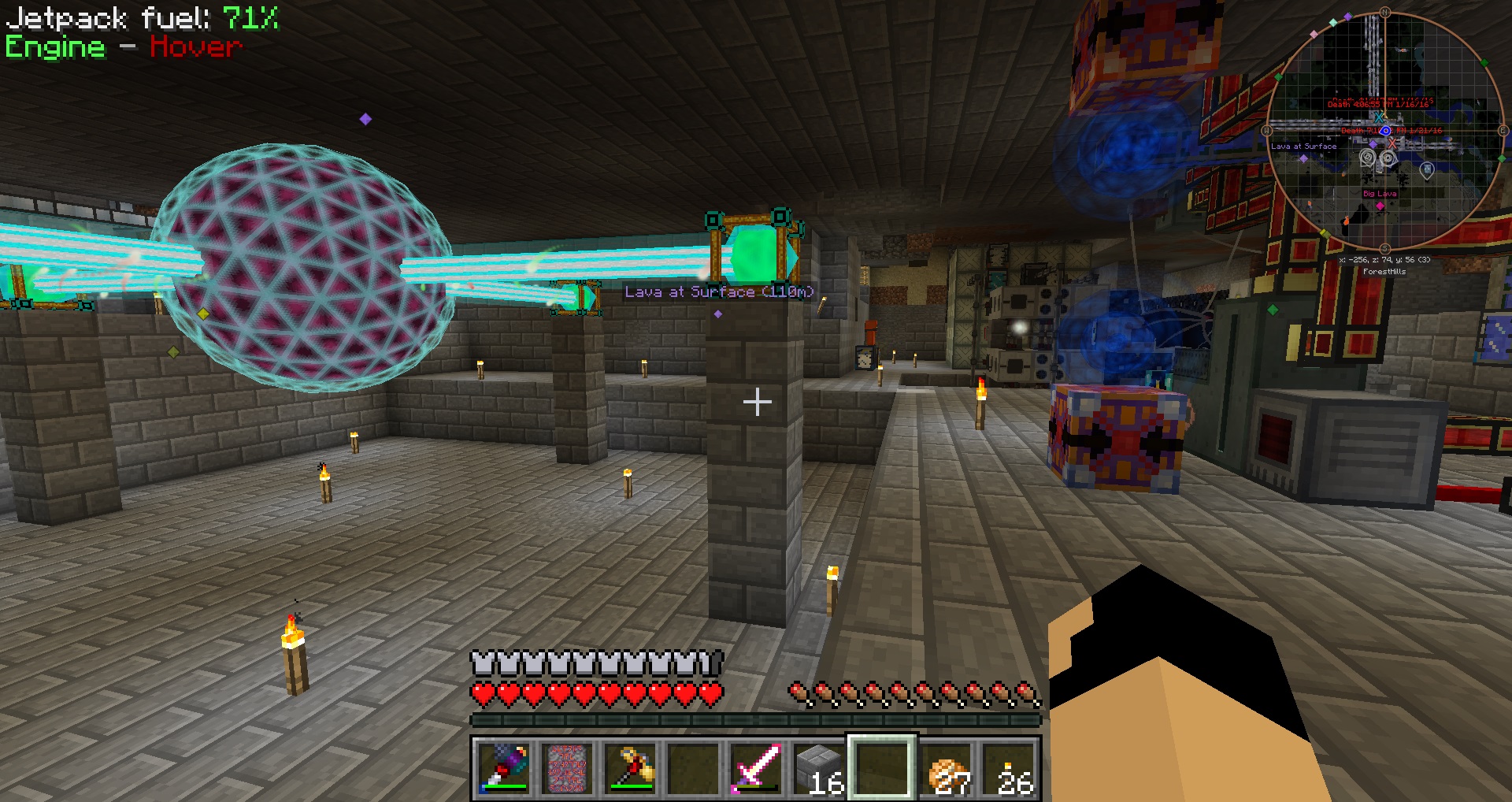
Task: Equip the pink sword from the hotbar
Action: click(x=755, y=767)
